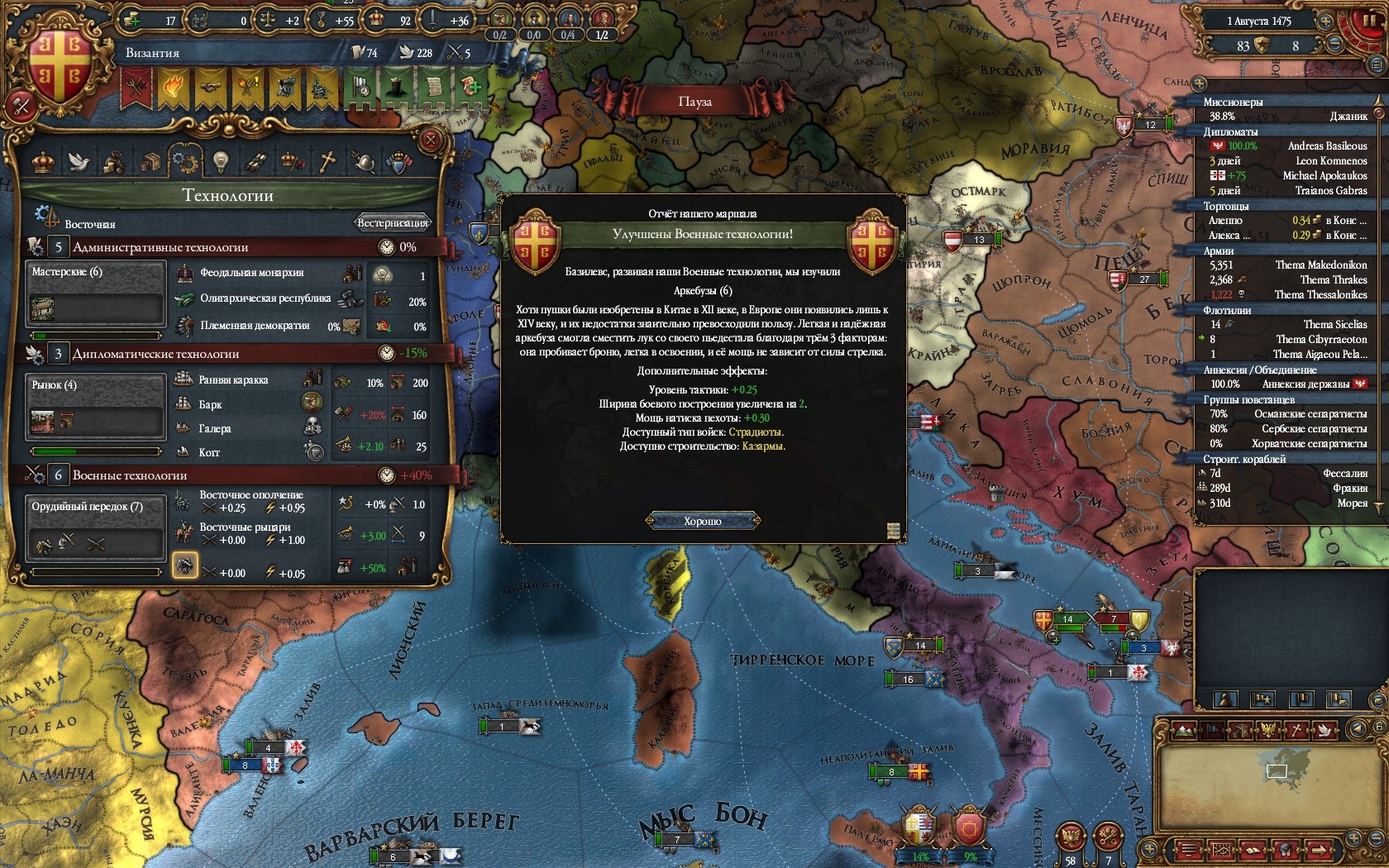
Task: Open the helmet military tab
Action: pos(362,161)
